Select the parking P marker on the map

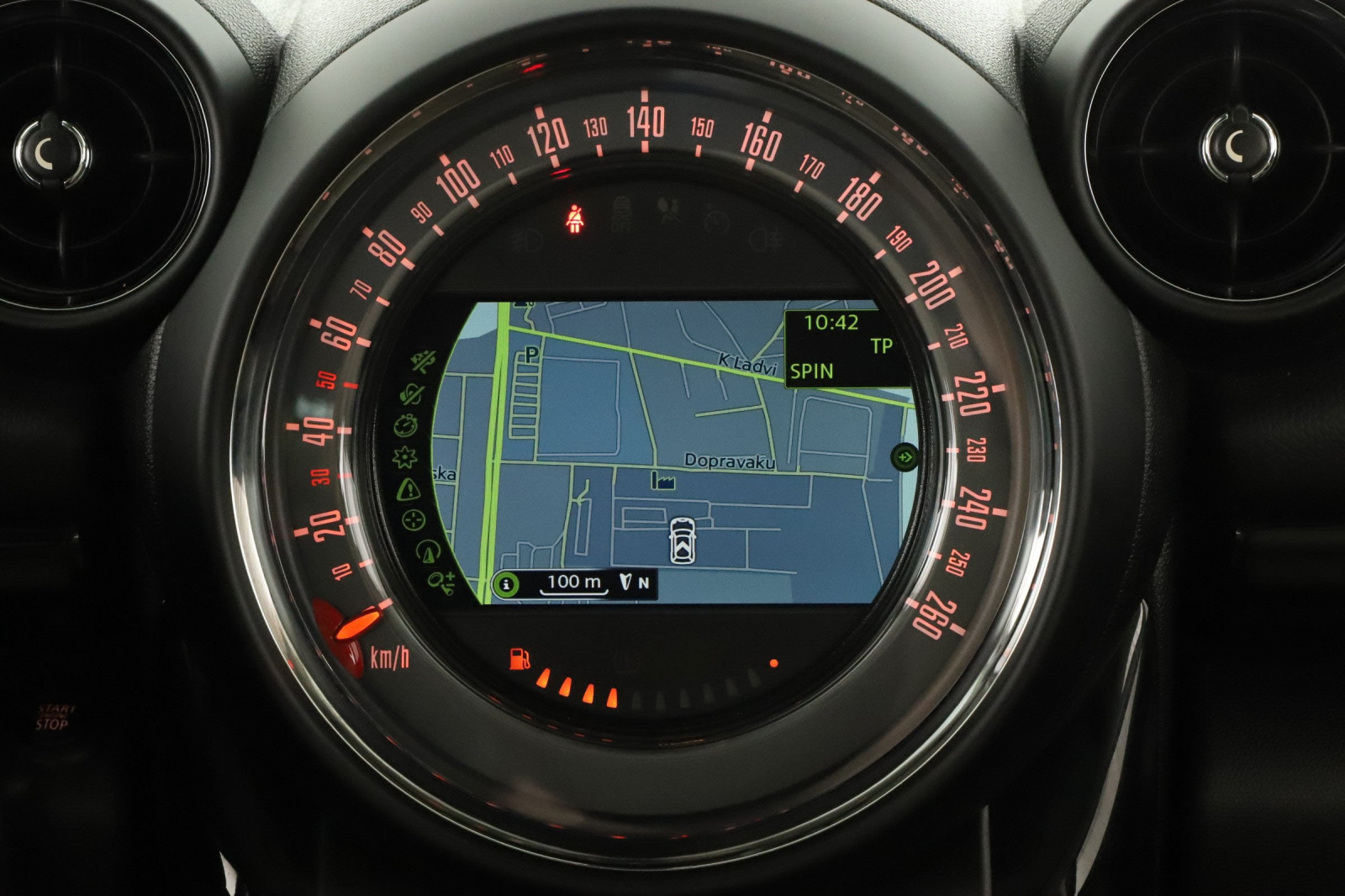click(x=531, y=356)
